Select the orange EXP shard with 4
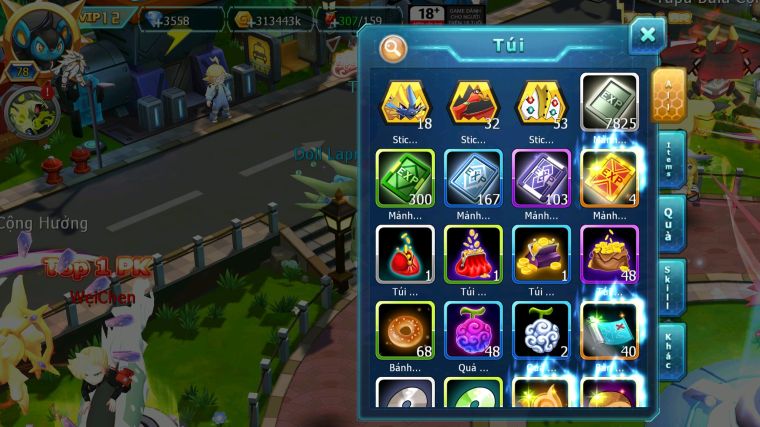This screenshot has width=760, height=427. [609, 178]
